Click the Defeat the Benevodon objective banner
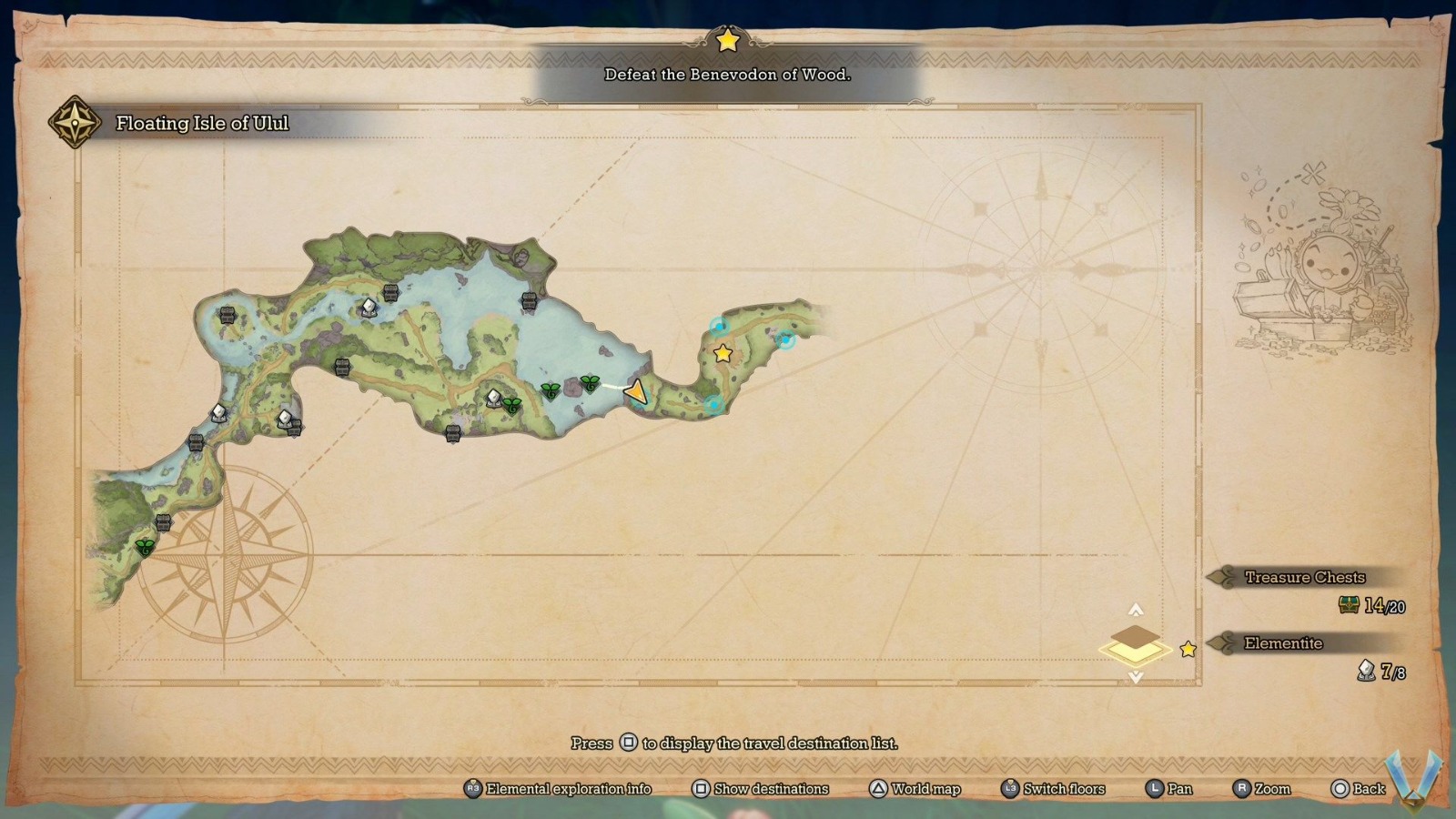Viewport: 1456px width, 819px height. coord(728,77)
